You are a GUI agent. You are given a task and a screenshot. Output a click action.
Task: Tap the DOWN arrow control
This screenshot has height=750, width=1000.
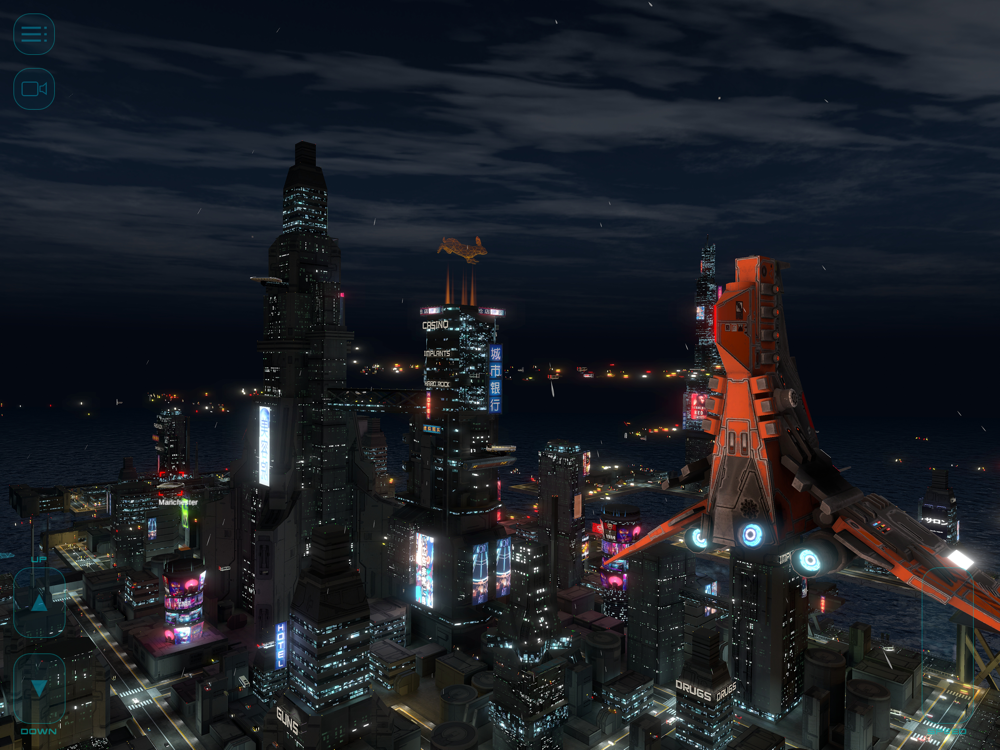(39, 688)
